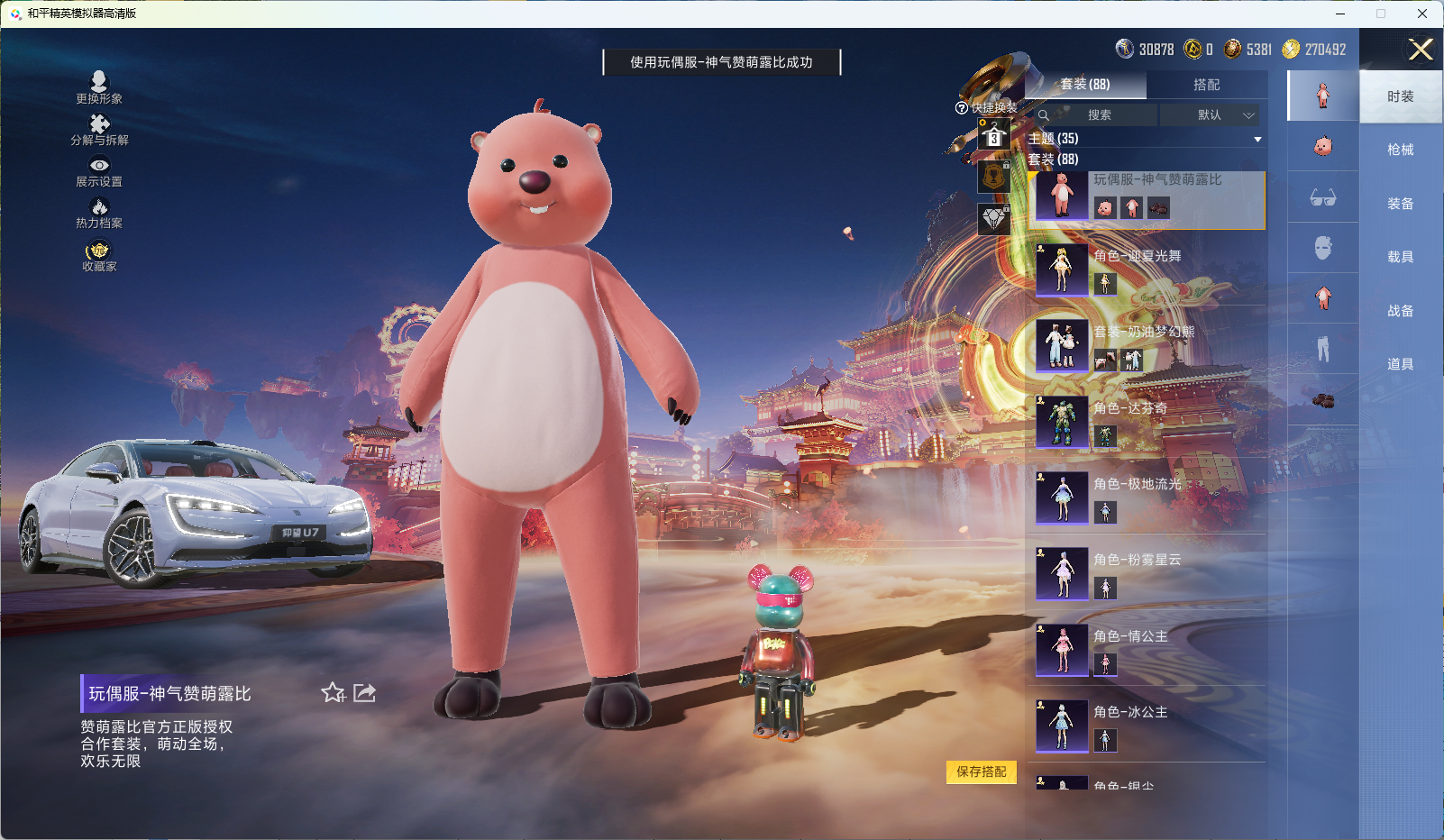The image size is (1444, 840).
Task: Select the 角色-冰公主 outfit thumbnail
Action: pos(1064,726)
